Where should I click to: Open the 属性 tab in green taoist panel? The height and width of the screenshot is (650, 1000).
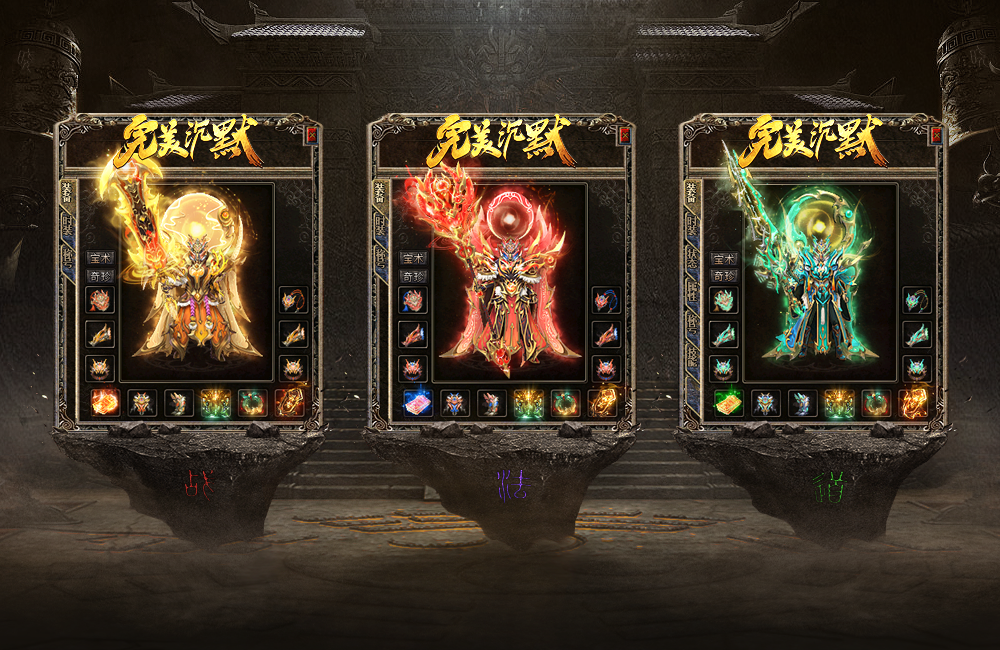(x=692, y=292)
